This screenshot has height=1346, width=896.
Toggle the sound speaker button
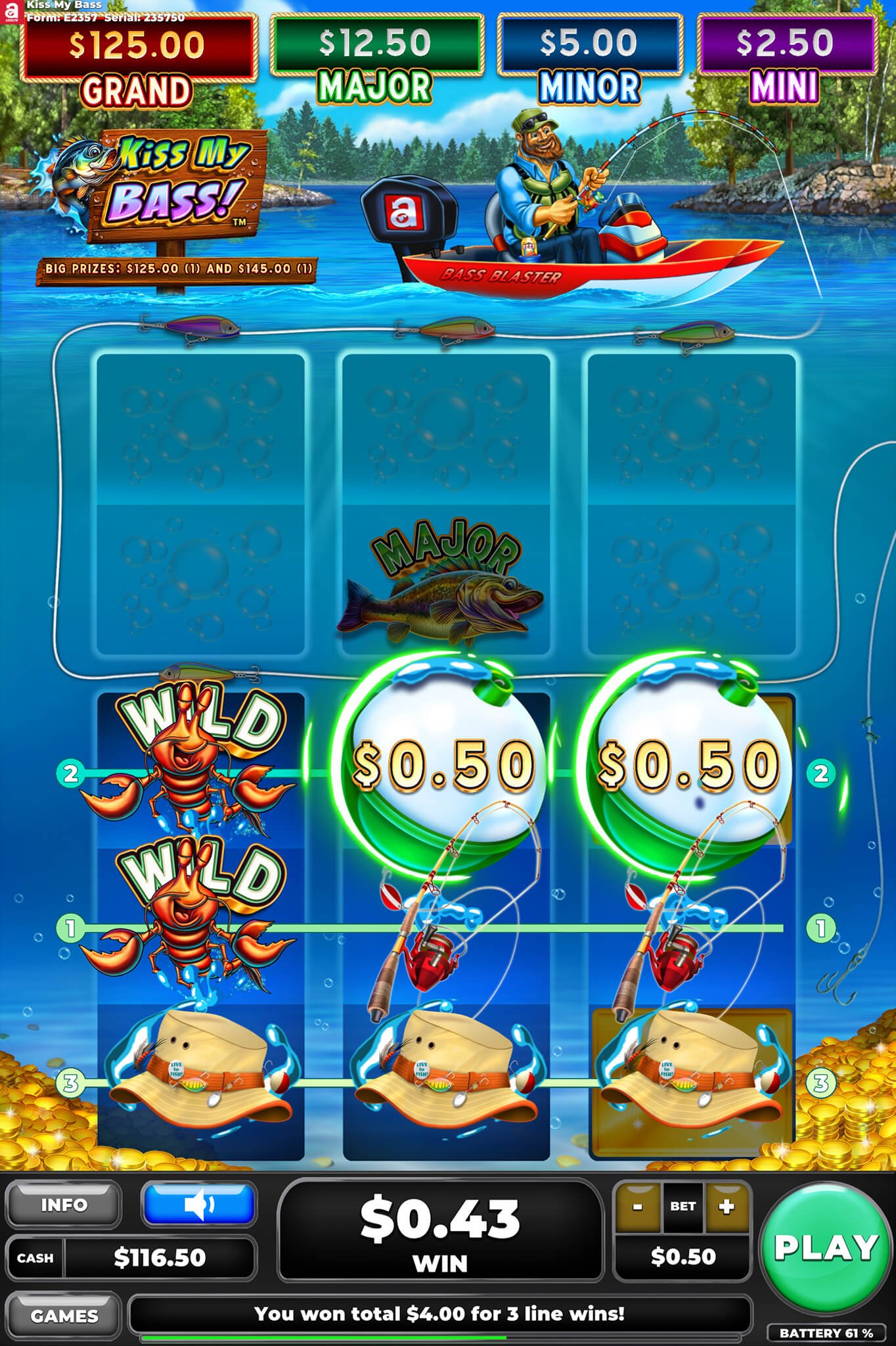199,1205
